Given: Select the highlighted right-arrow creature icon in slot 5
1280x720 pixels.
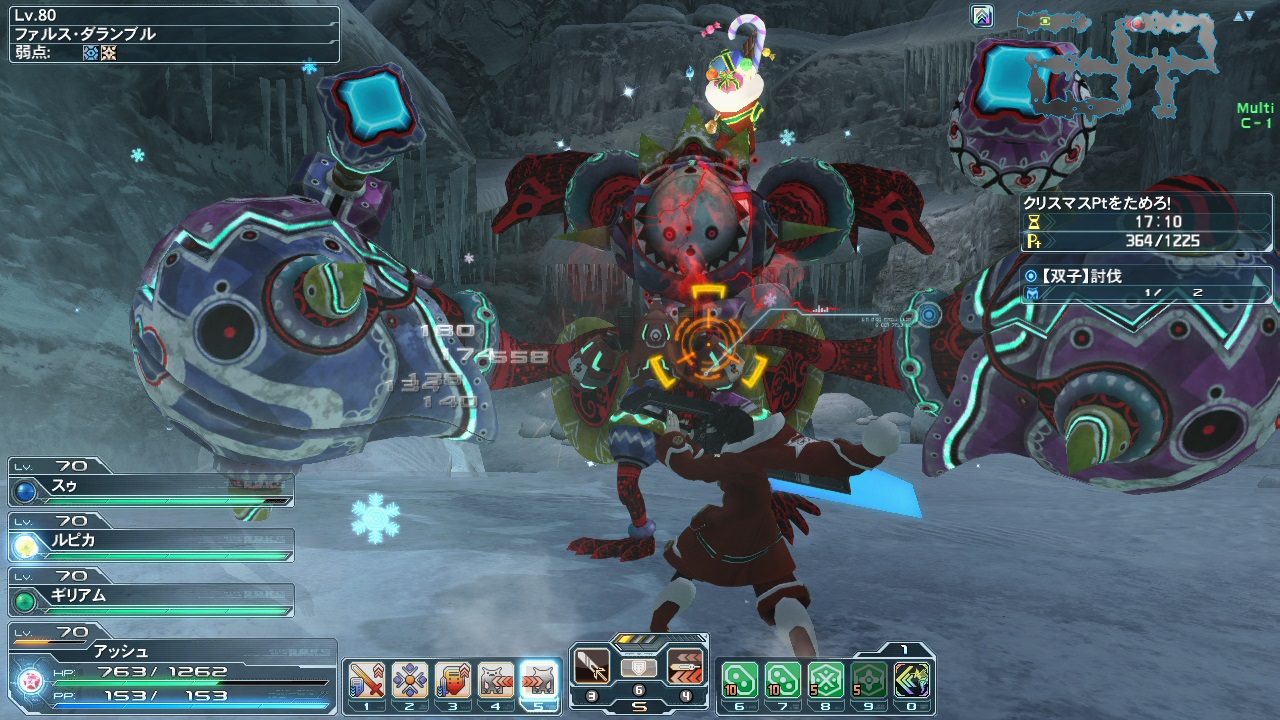Looking at the screenshot, I should 539,681.
